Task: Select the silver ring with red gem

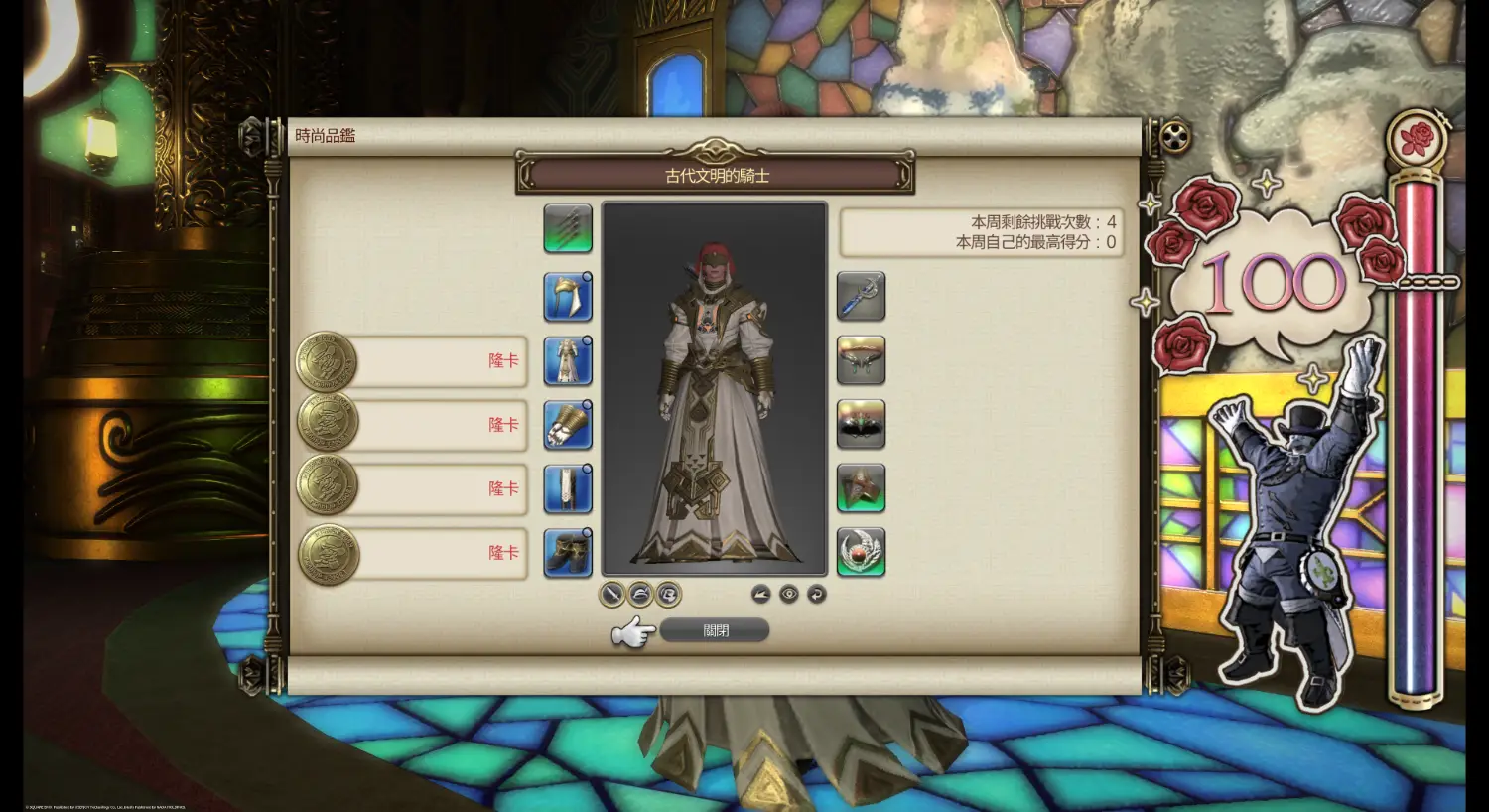Action: [861, 553]
